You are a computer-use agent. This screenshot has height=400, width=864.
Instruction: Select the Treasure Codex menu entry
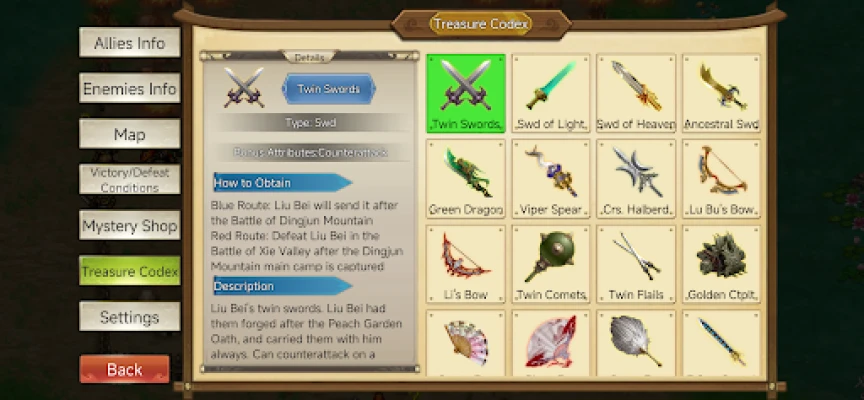129,271
